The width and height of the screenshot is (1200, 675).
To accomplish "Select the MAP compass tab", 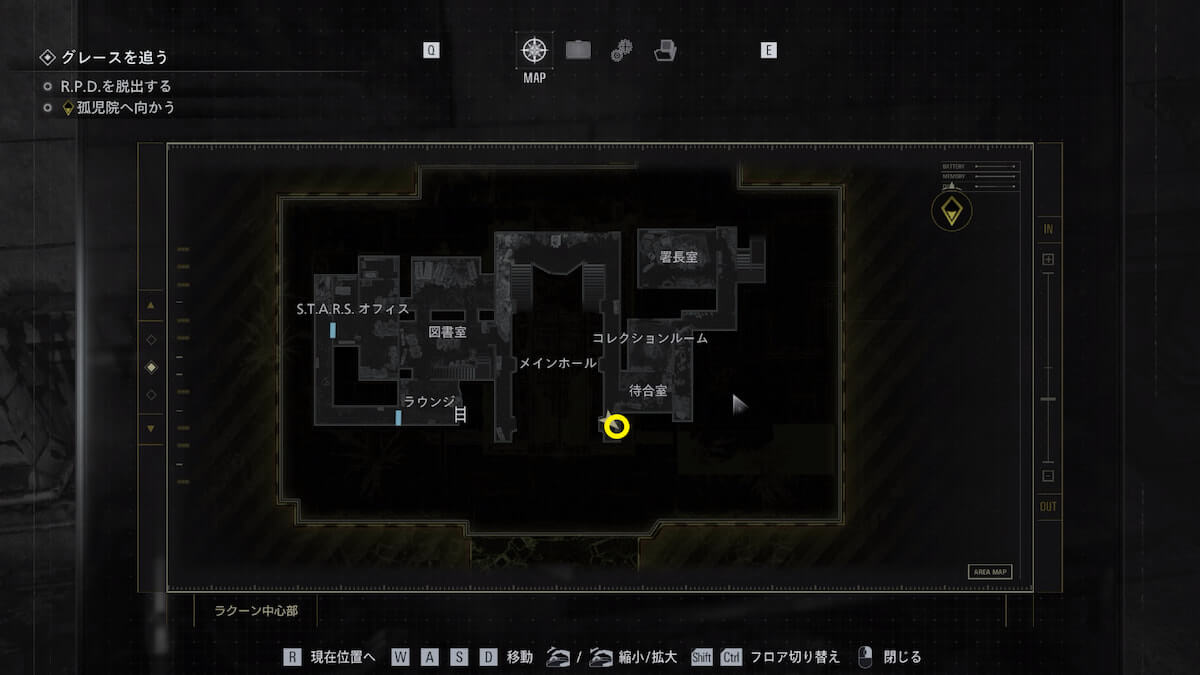I will pyautogui.click(x=535, y=50).
